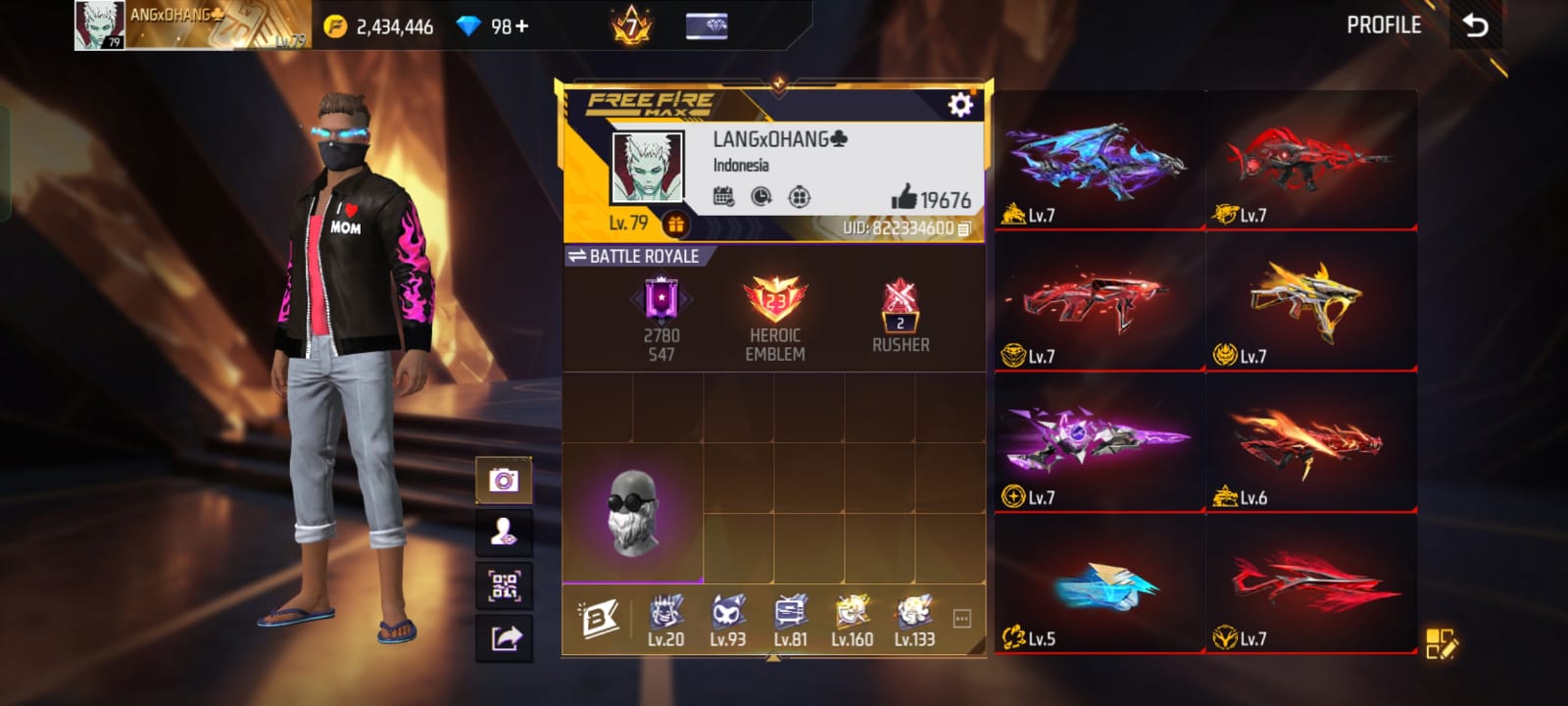Screen dimensions: 1568x706
Task: Share the profile via share arrow
Action: (x=504, y=638)
